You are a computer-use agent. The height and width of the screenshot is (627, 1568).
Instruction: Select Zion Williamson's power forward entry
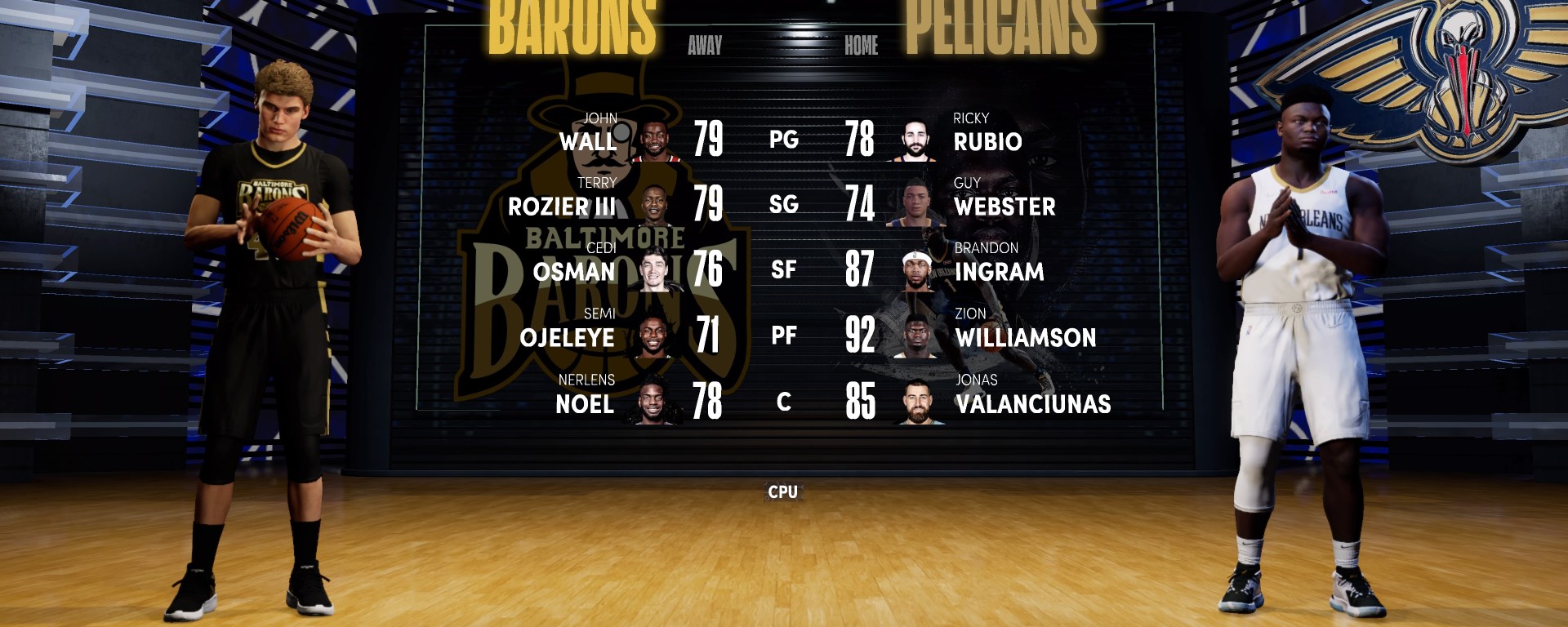[x=1026, y=336]
